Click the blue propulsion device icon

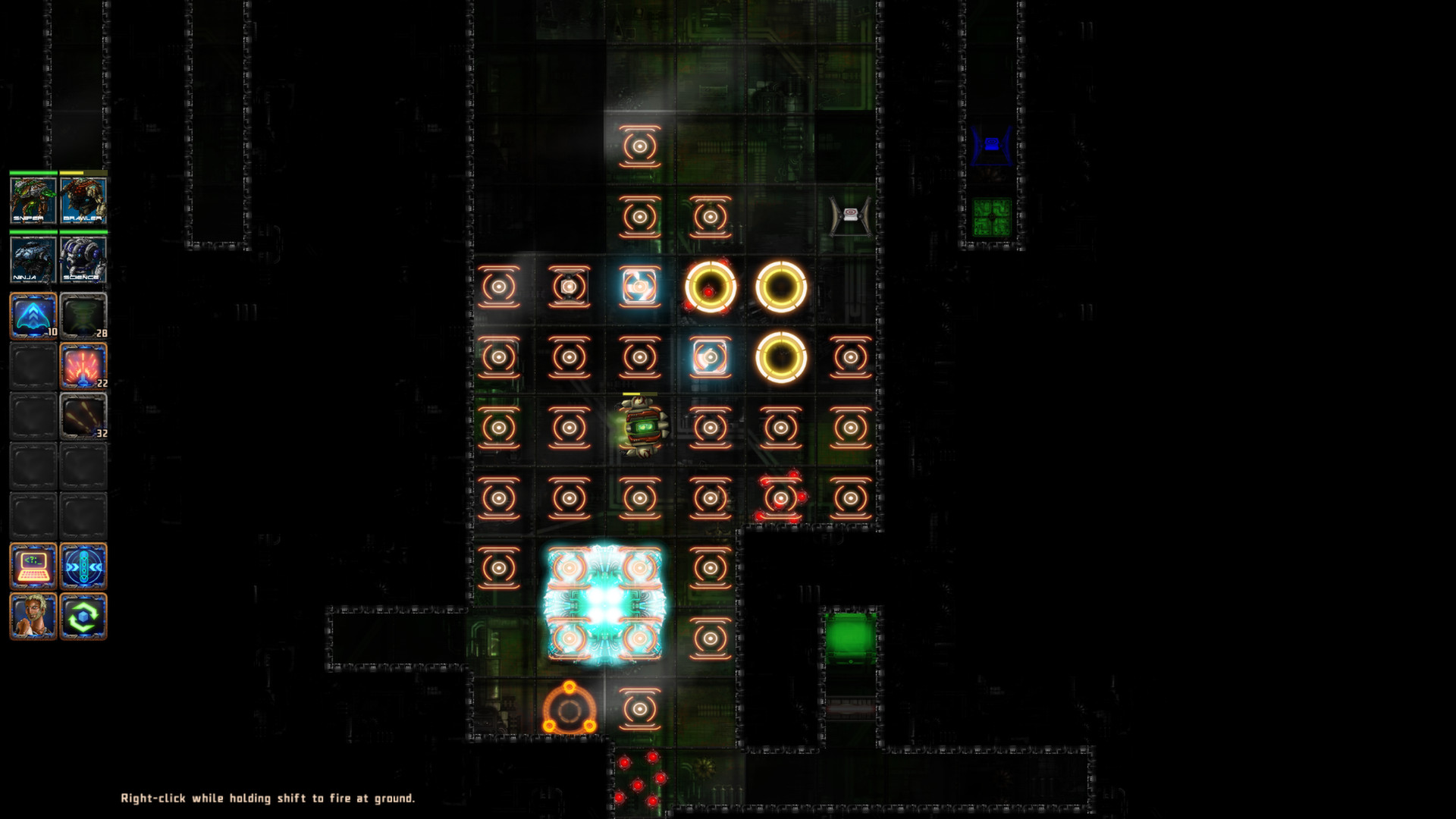point(83,565)
